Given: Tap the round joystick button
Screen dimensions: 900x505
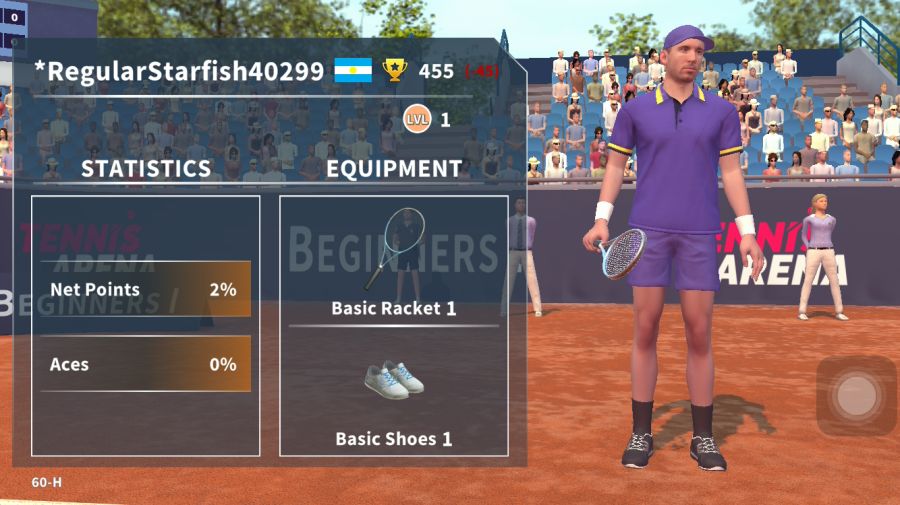Looking at the screenshot, I should (x=856, y=397).
